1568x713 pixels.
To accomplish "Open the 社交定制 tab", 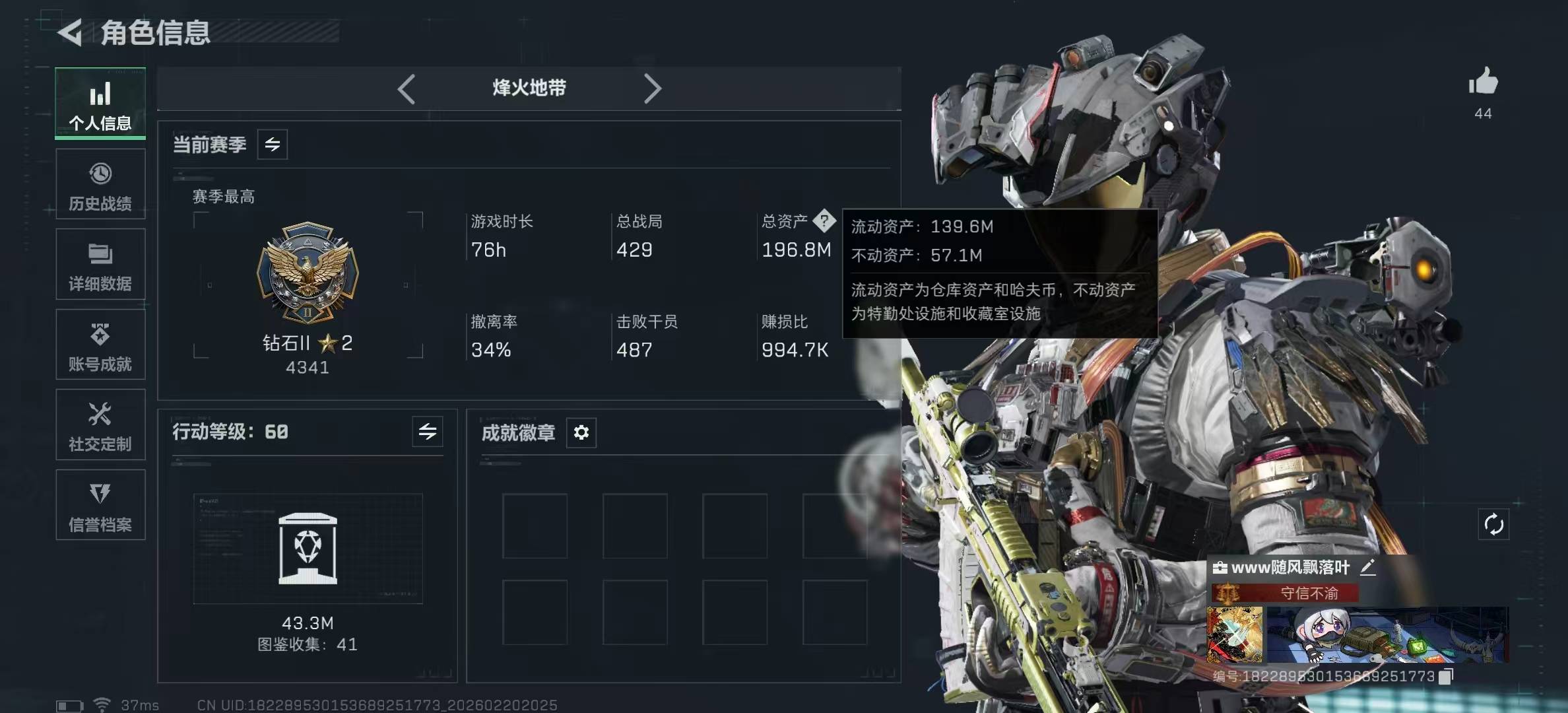I will pyautogui.click(x=100, y=425).
